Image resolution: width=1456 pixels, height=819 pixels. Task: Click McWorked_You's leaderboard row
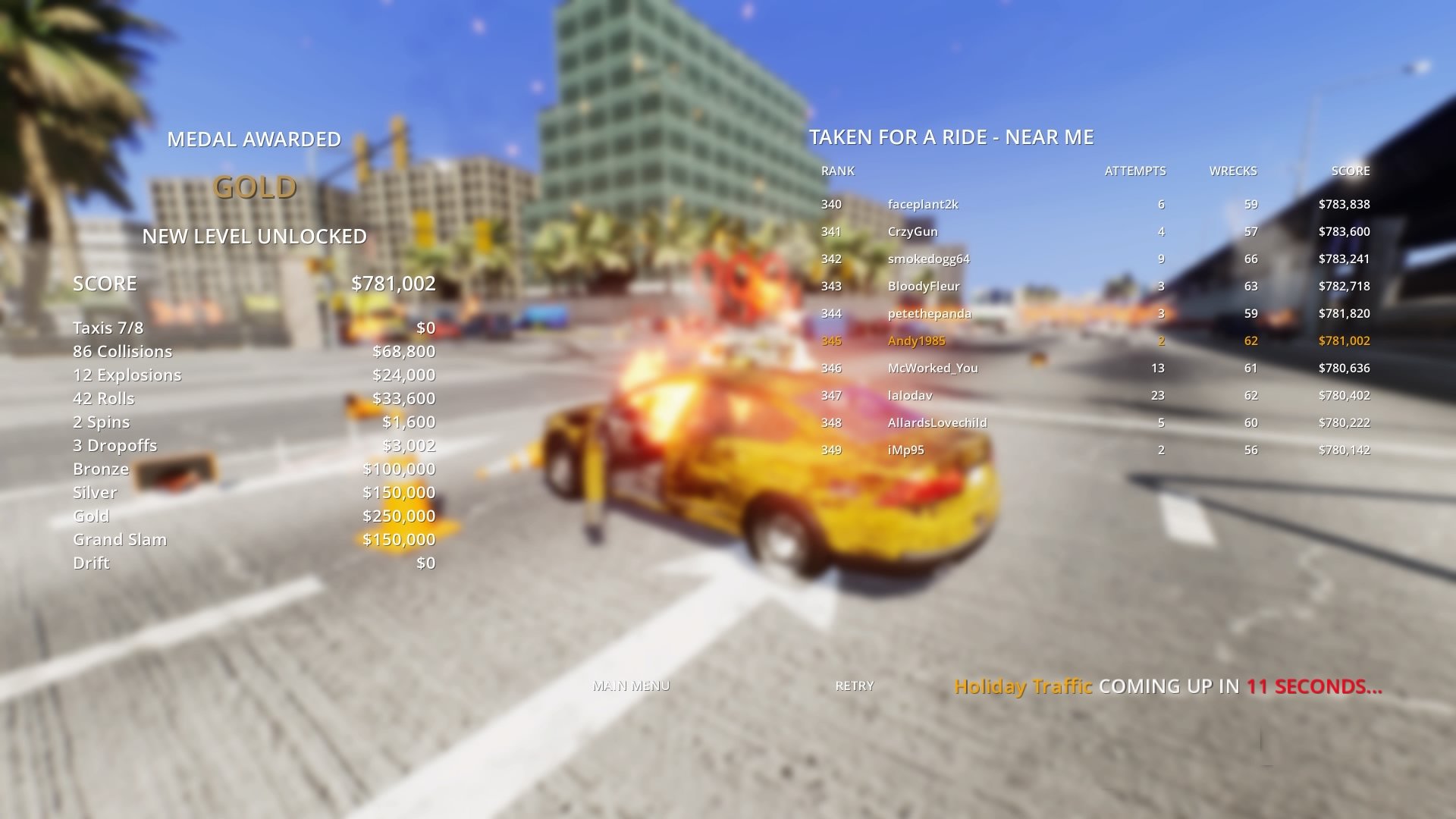(933, 368)
